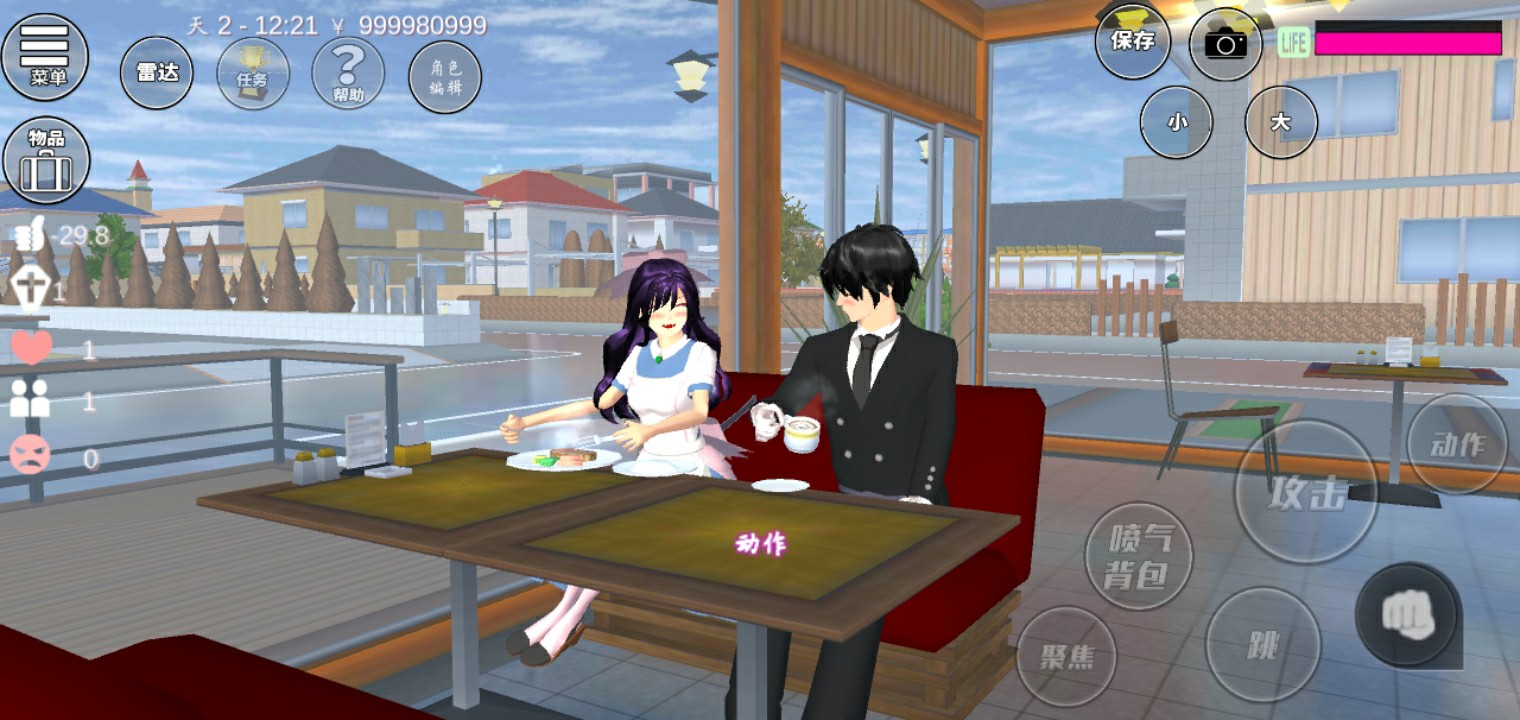Open the 任务 trophy missions button

(253, 74)
